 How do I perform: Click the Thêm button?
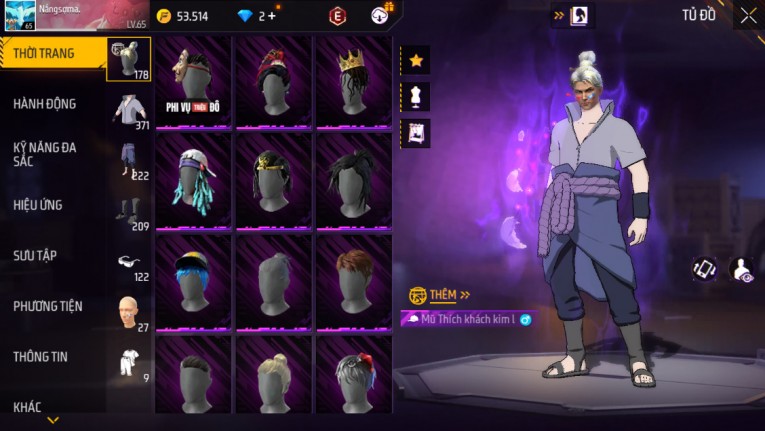click(x=438, y=295)
